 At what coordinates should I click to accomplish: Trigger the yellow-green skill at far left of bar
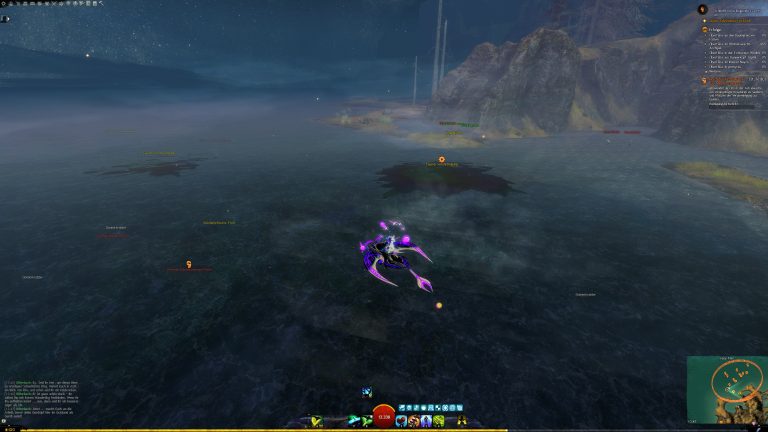(x=316, y=421)
